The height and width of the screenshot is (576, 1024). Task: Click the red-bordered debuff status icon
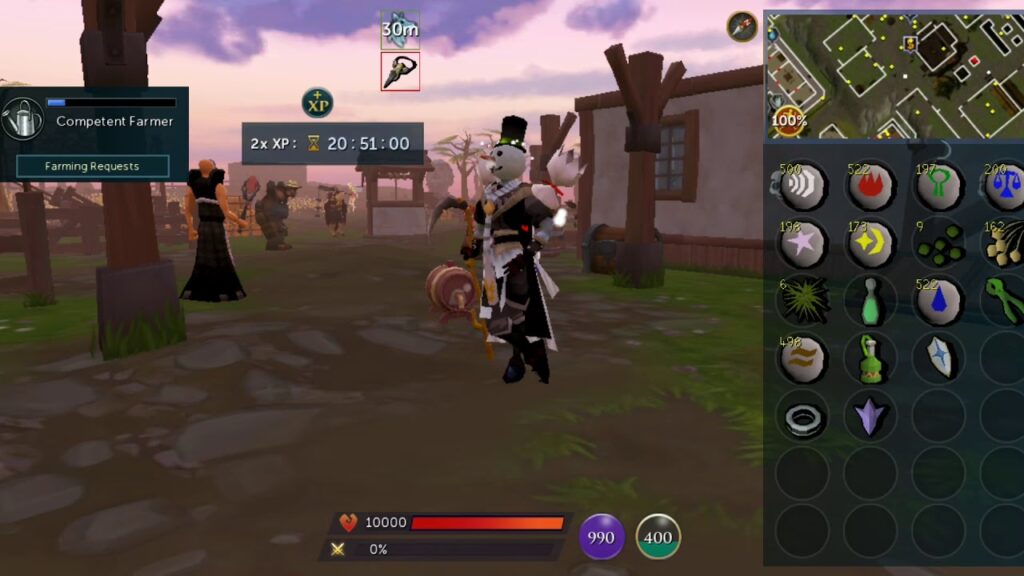400,72
